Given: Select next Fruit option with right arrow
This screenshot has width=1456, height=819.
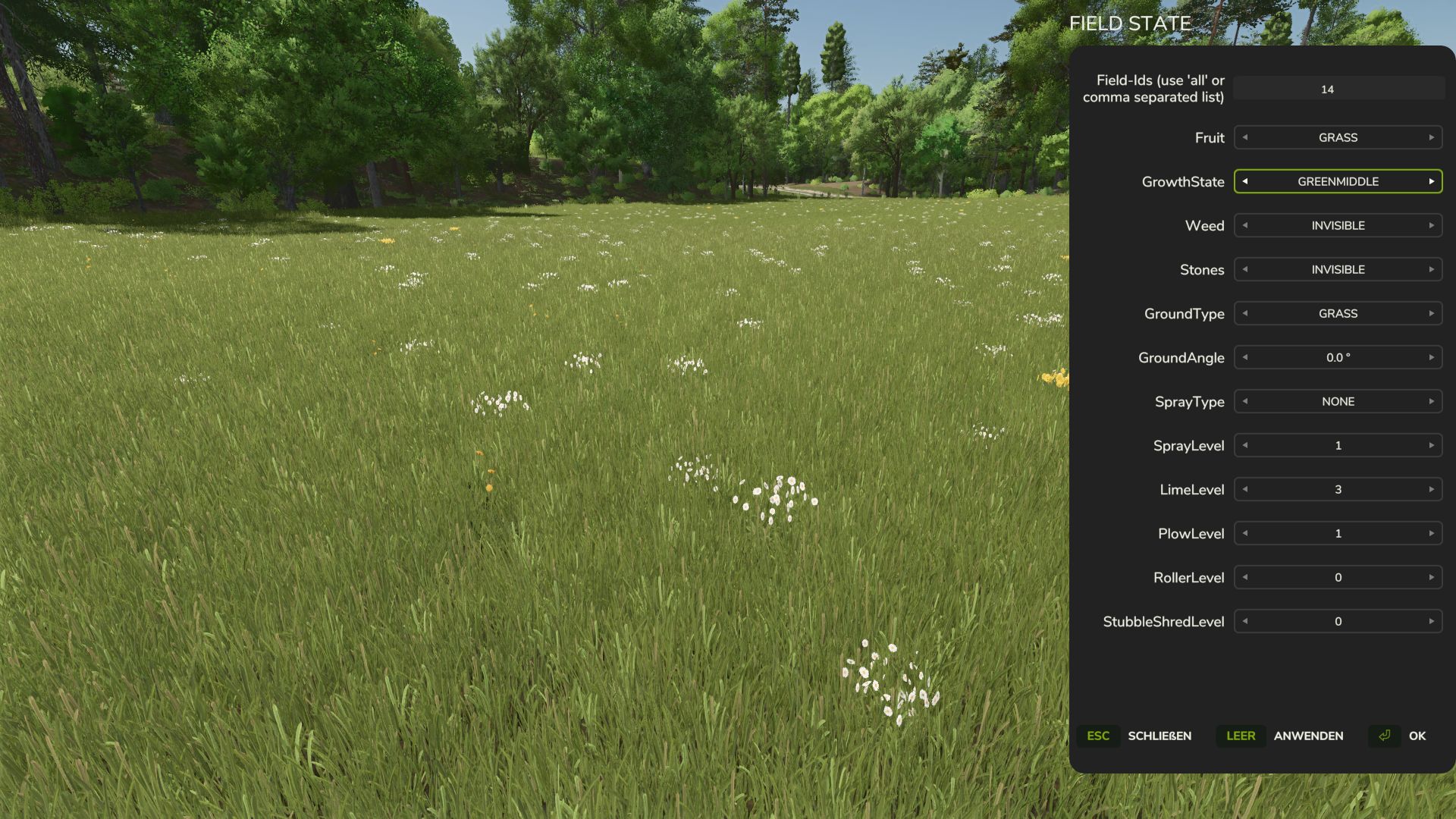Looking at the screenshot, I should coord(1431,137).
